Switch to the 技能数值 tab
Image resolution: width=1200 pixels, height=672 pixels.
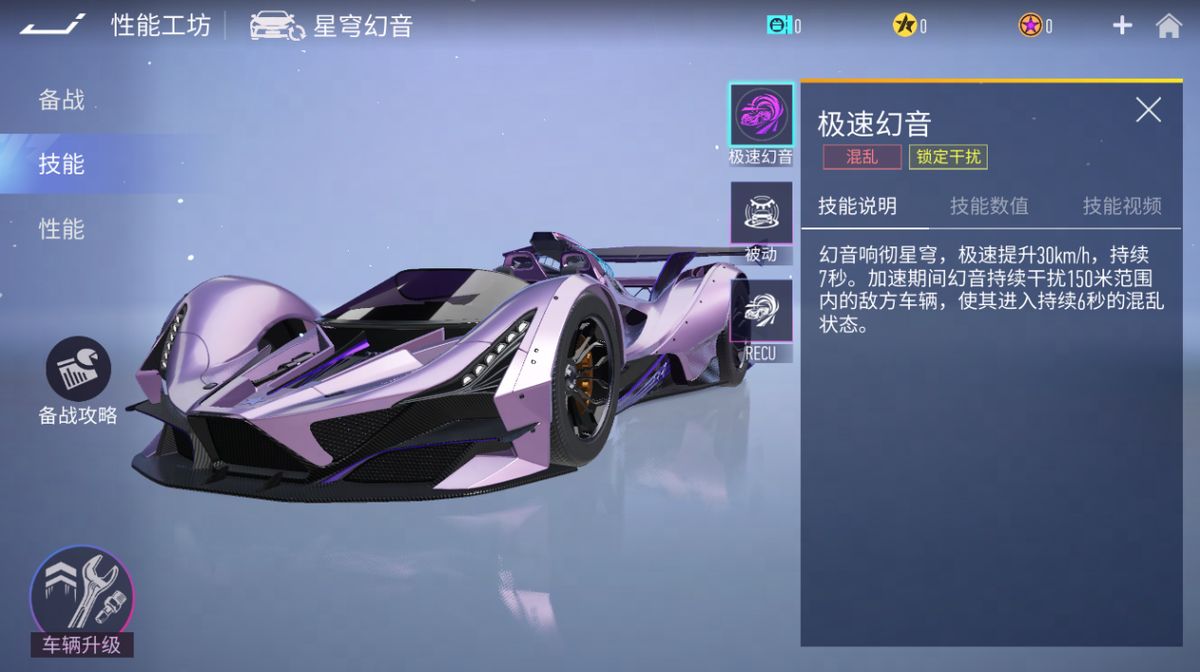click(989, 206)
